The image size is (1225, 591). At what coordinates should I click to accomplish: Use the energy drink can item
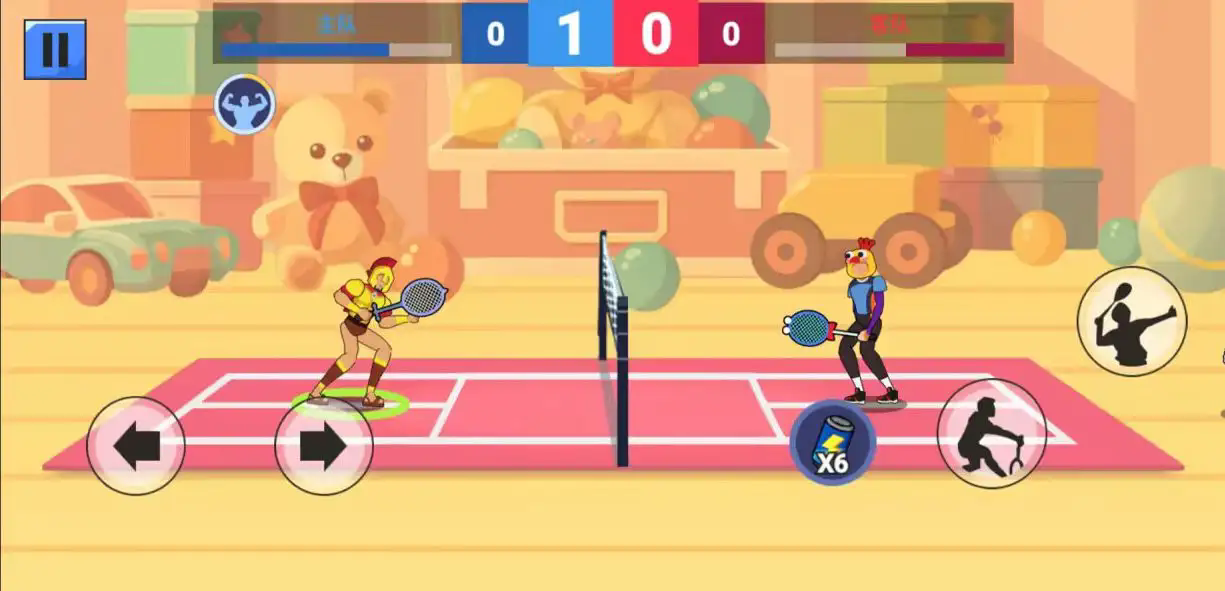click(833, 442)
